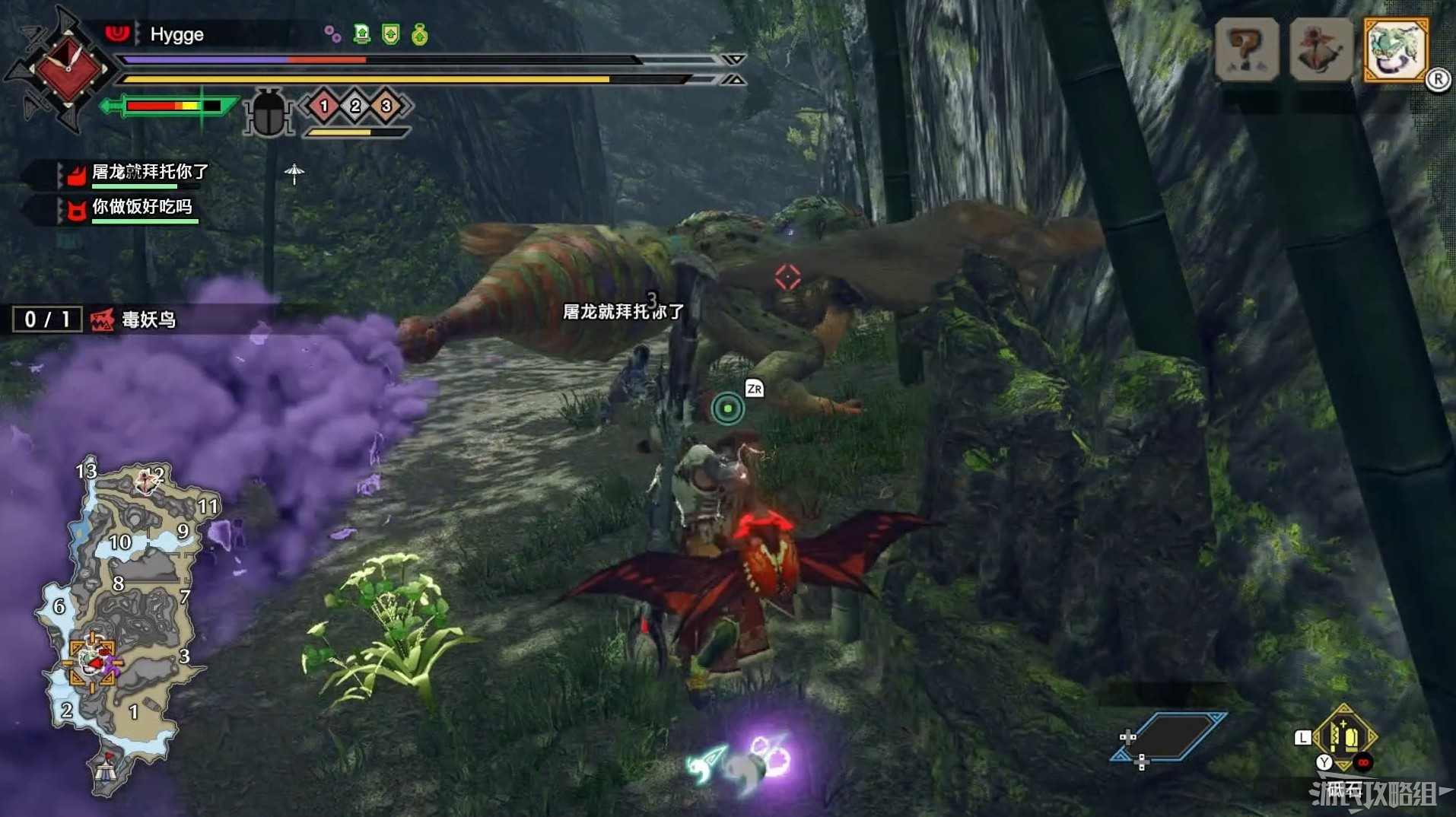Select the unknown monster question mark icon

1246,50
